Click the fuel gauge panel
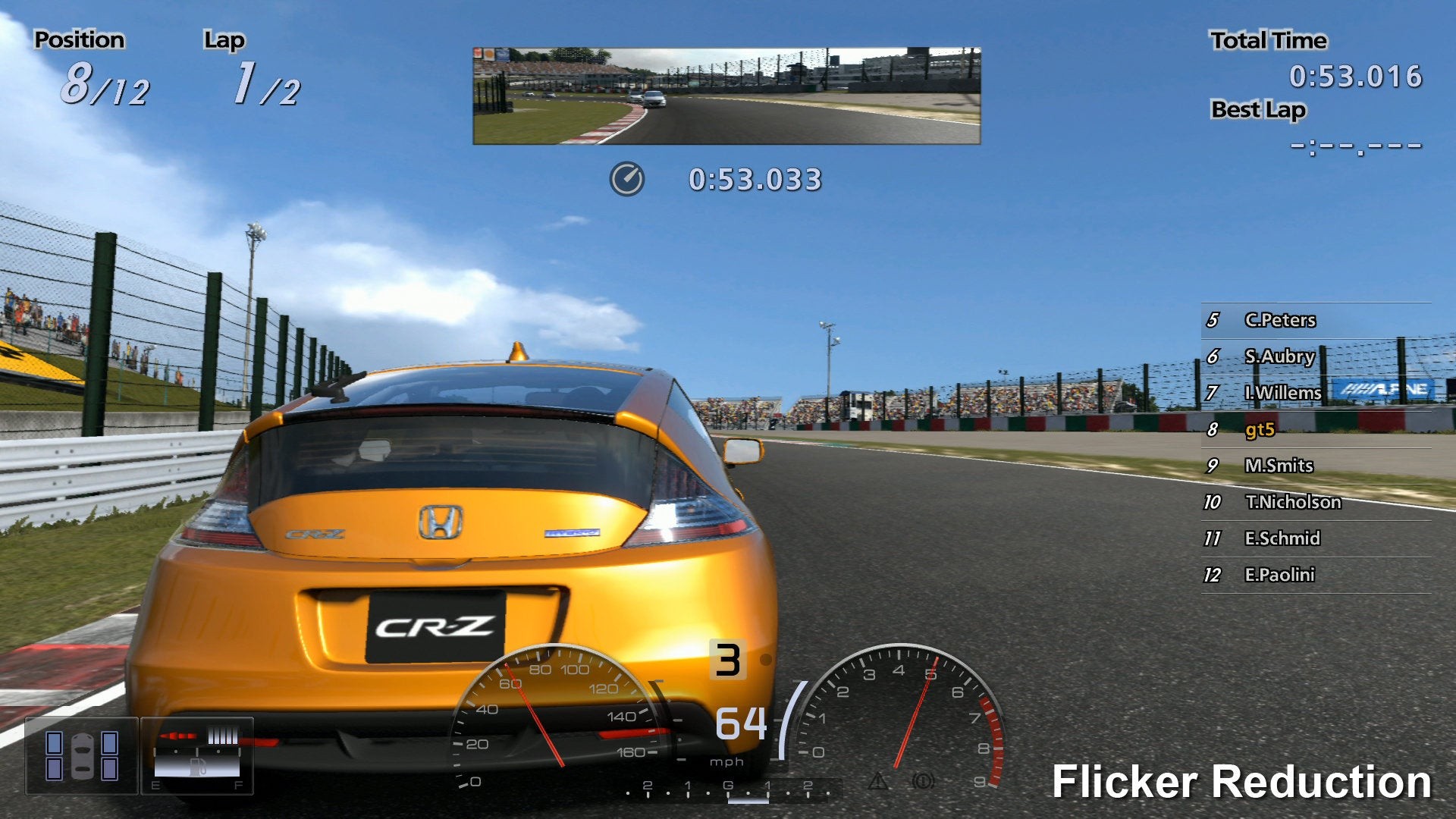The width and height of the screenshot is (1456, 819). pyautogui.click(x=197, y=755)
